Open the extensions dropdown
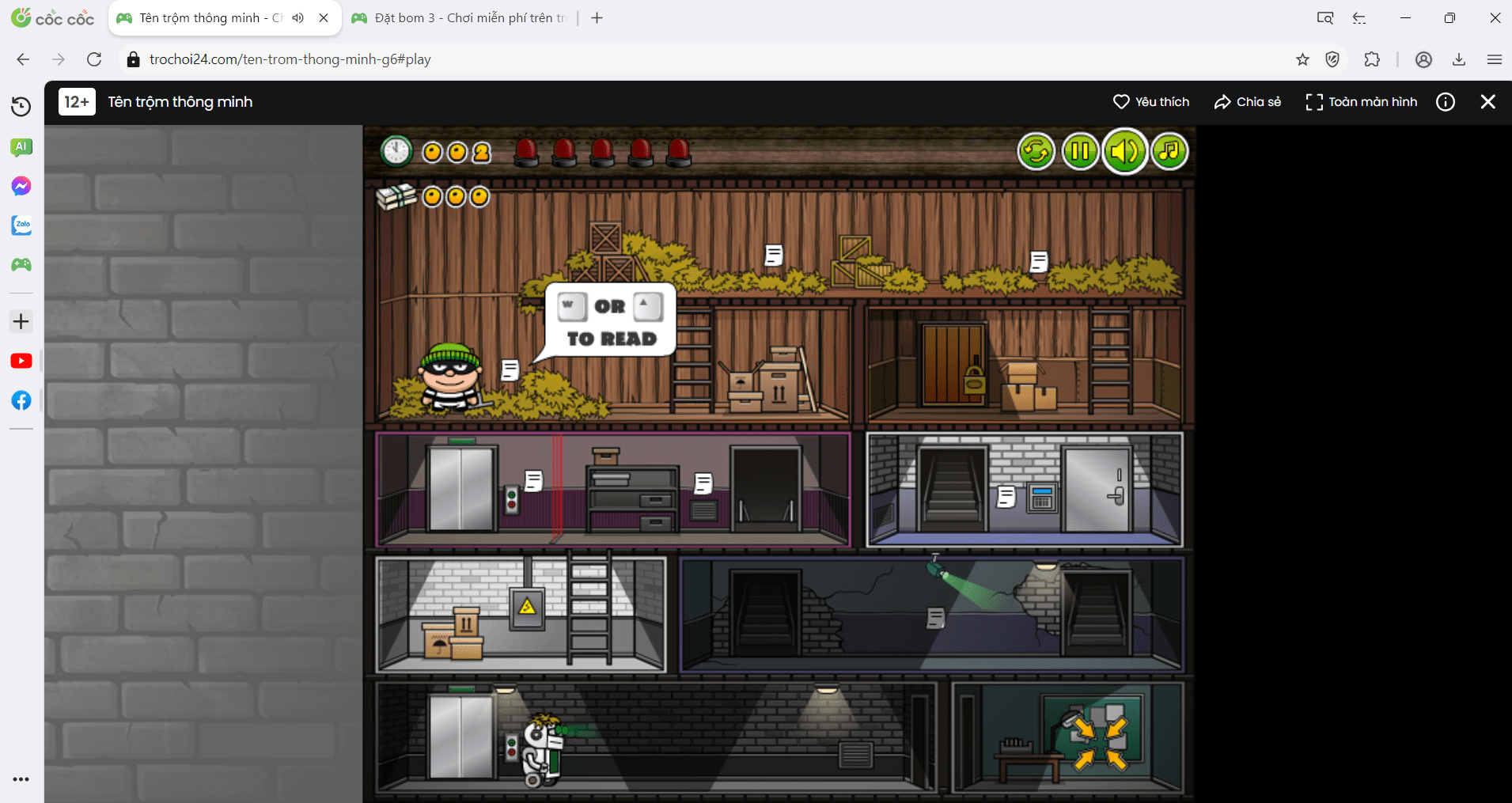This screenshot has height=803, width=1512. [x=1373, y=59]
